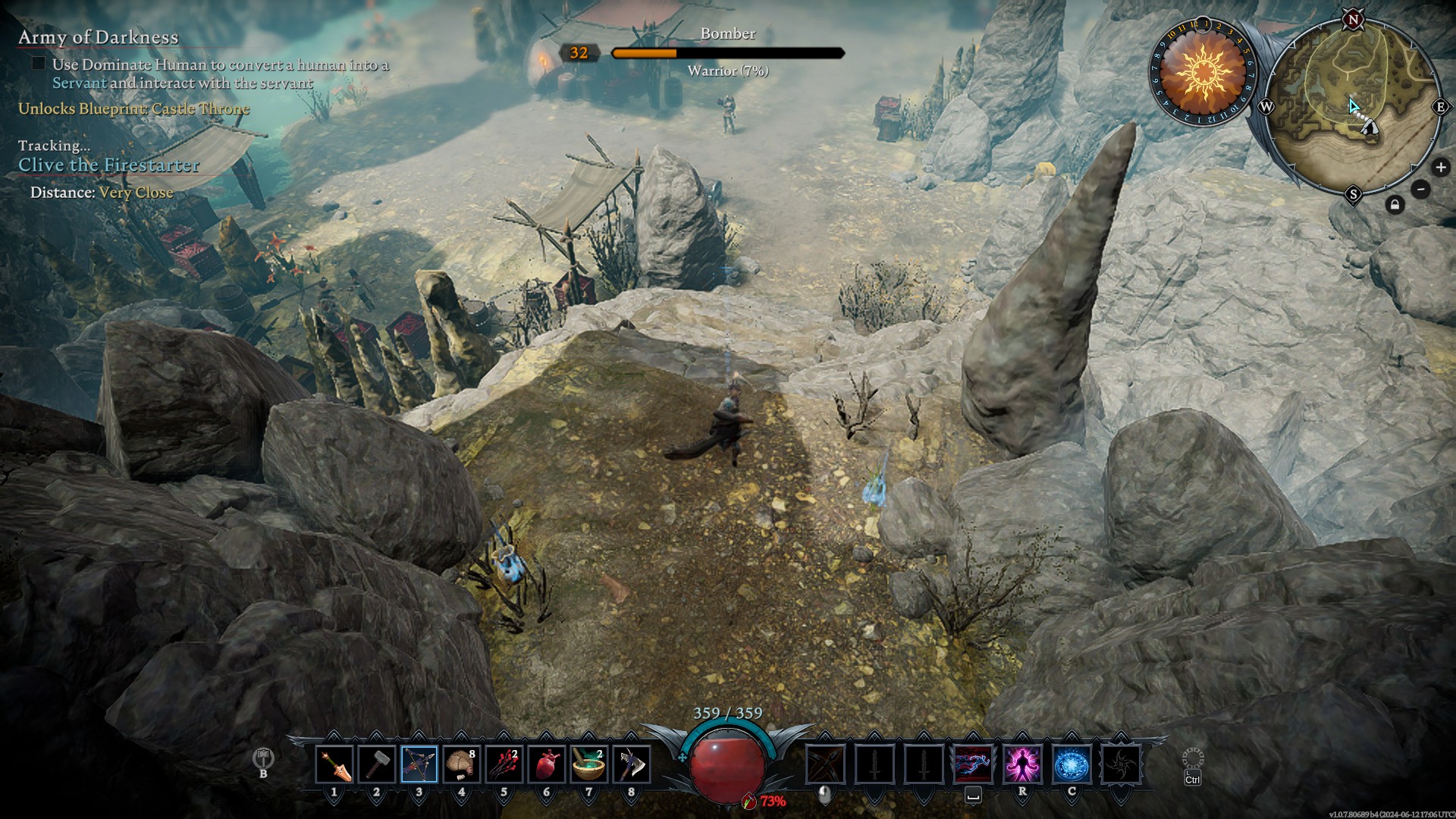Image resolution: width=1456 pixels, height=819 pixels.
Task: Use the stitched sack item with count 8
Action: point(462,764)
